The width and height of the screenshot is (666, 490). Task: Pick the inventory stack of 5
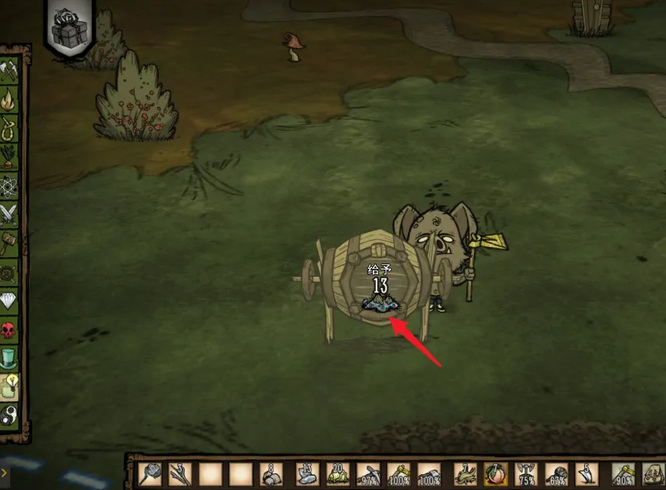coord(589,473)
